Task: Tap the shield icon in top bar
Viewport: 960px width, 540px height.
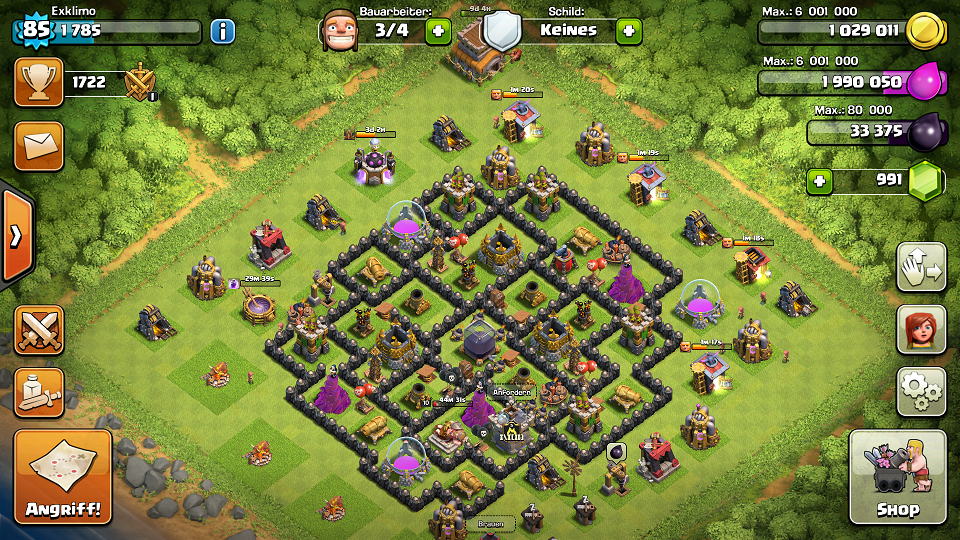Action: click(502, 31)
